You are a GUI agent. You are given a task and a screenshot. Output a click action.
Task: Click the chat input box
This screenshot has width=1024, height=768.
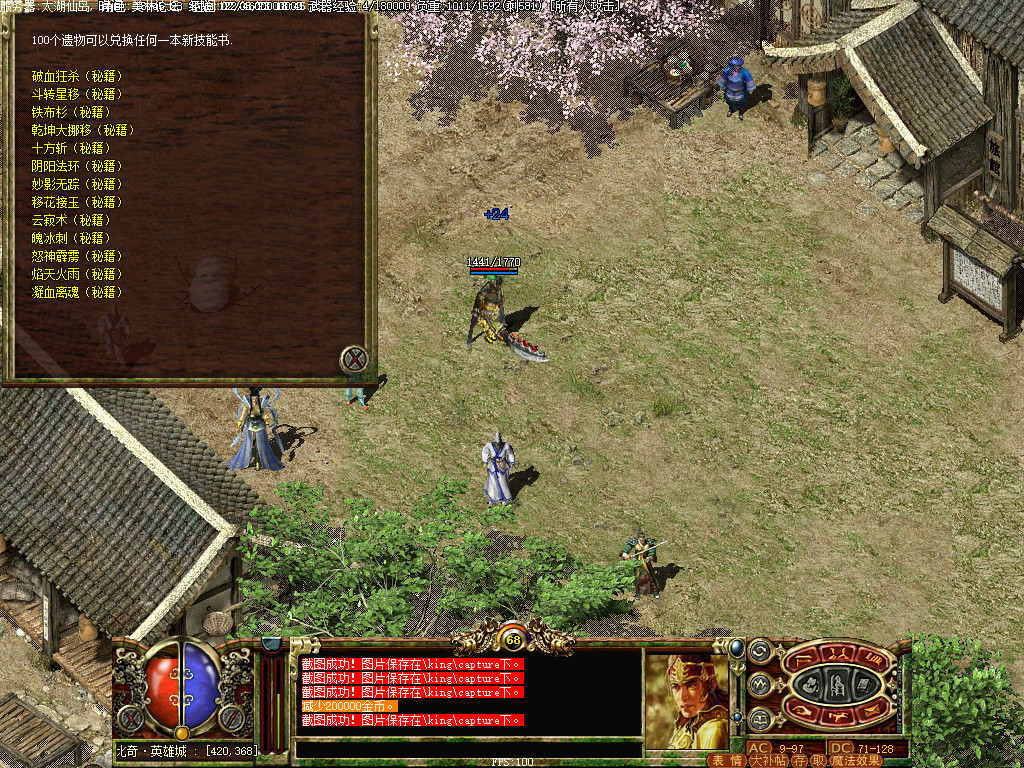tap(468, 749)
